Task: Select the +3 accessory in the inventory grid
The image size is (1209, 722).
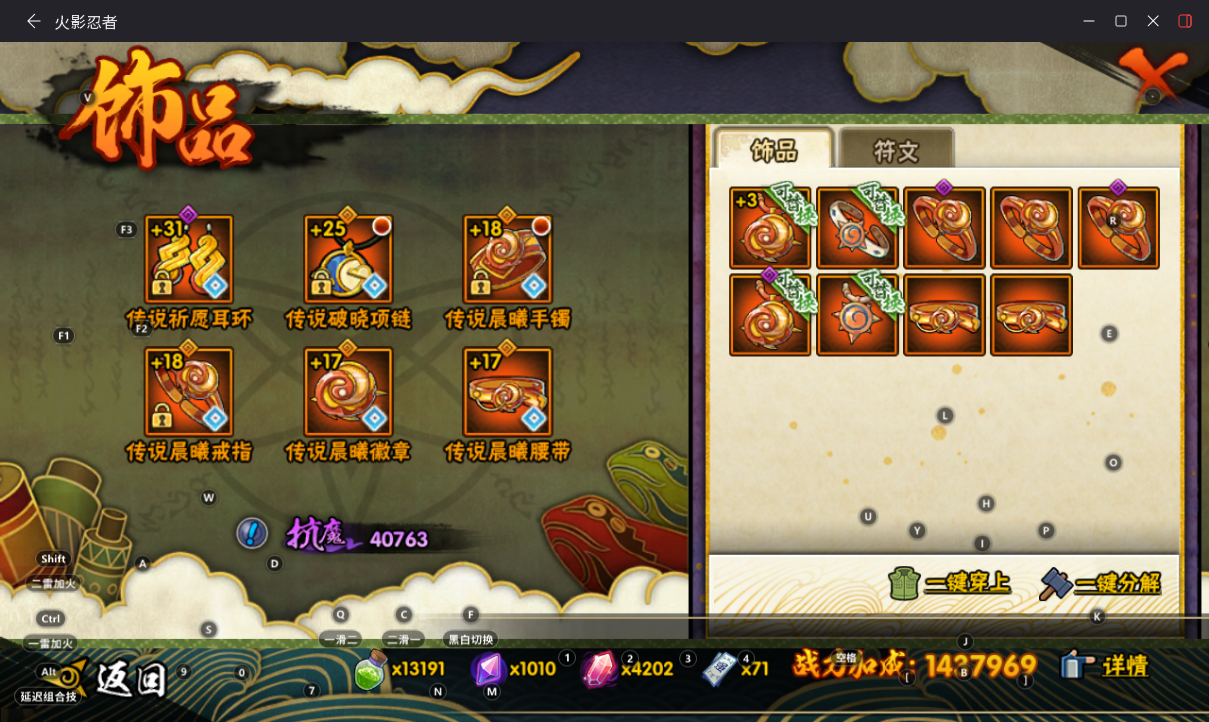Action: (x=769, y=228)
